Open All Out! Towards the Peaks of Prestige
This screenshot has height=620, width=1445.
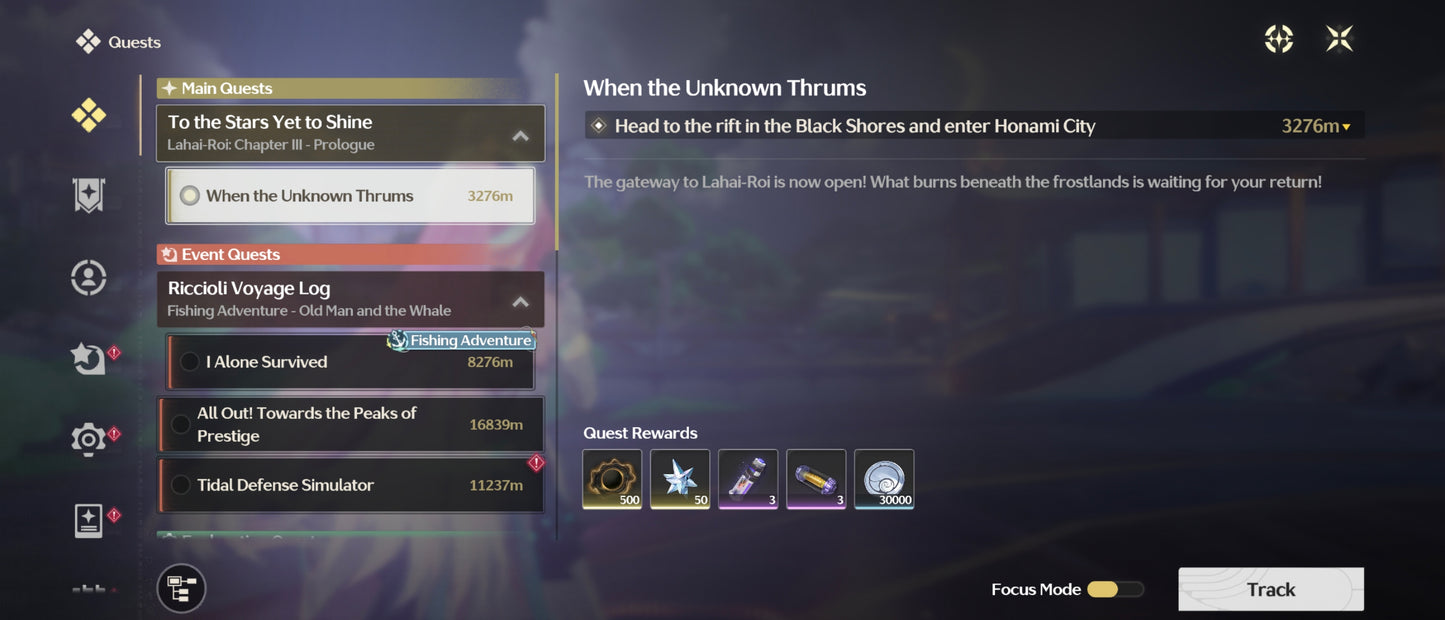coord(350,425)
